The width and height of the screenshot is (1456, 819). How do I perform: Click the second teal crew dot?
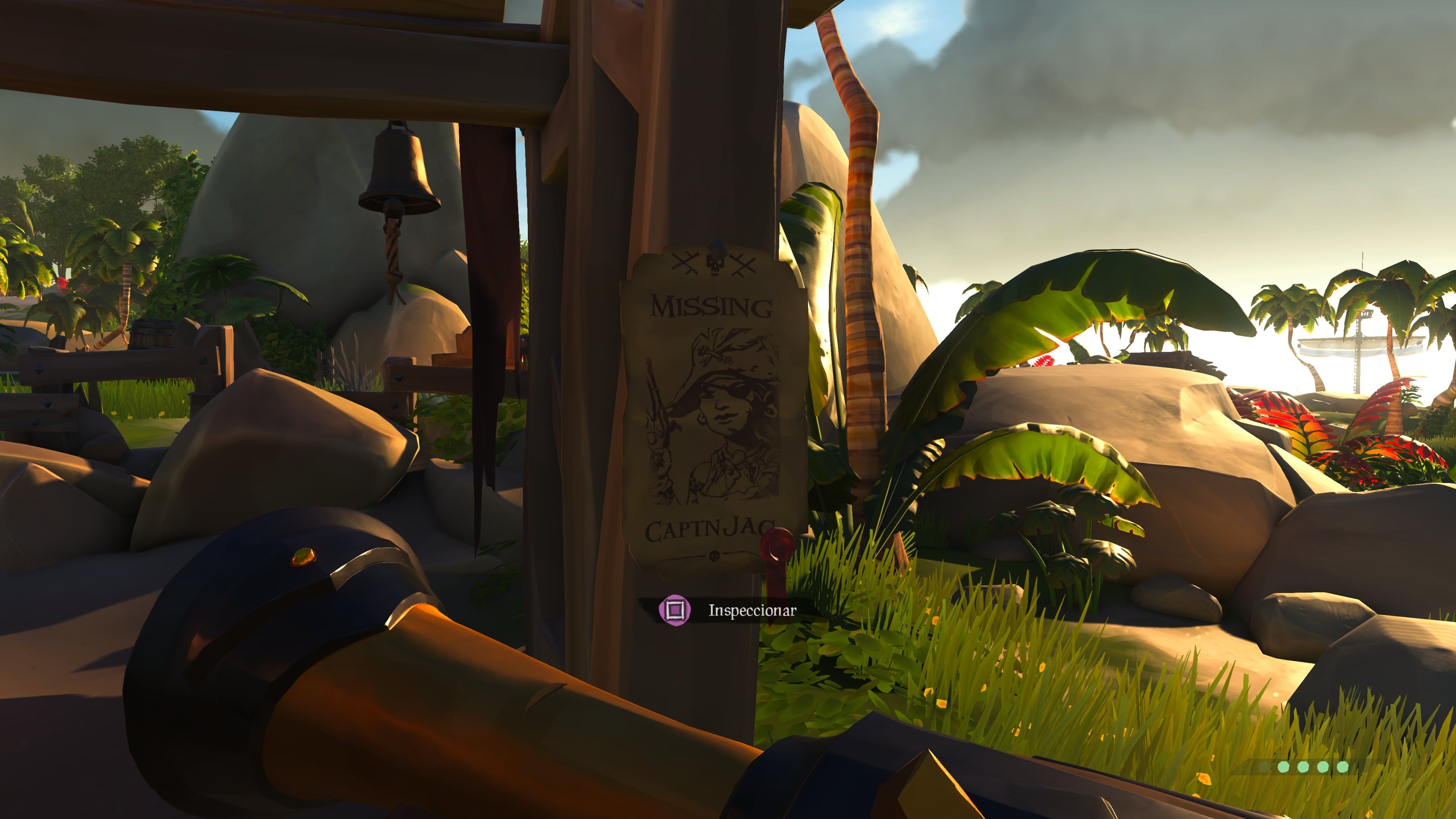tap(1303, 767)
